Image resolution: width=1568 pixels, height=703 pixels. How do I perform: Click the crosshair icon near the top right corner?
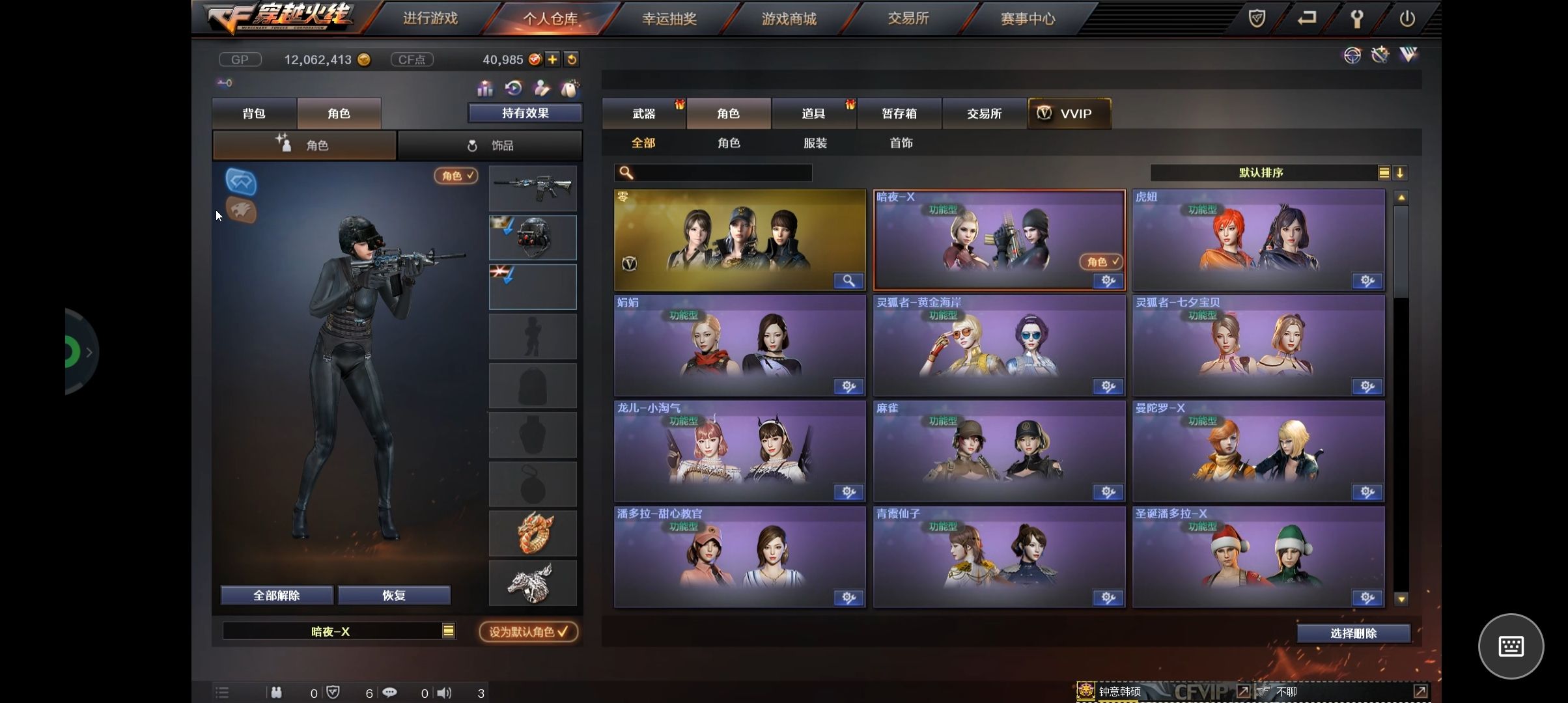click(1352, 56)
